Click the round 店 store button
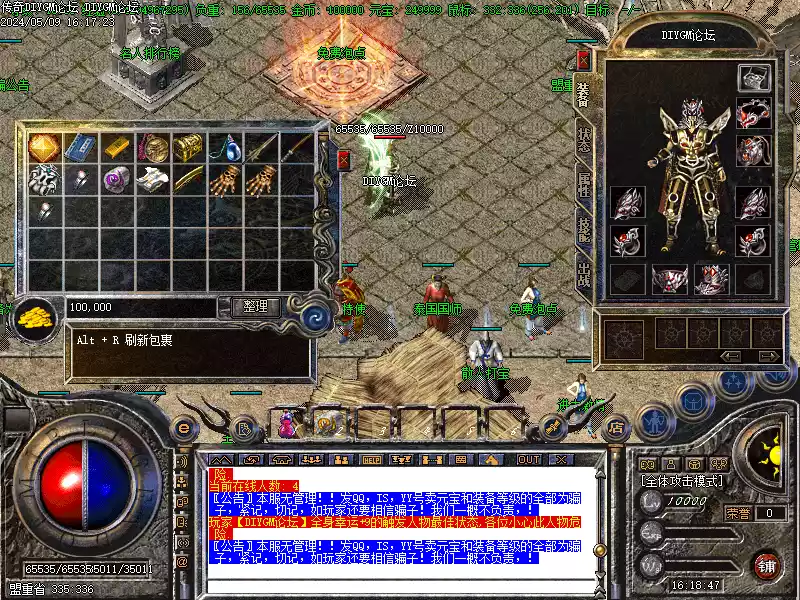 (616, 427)
